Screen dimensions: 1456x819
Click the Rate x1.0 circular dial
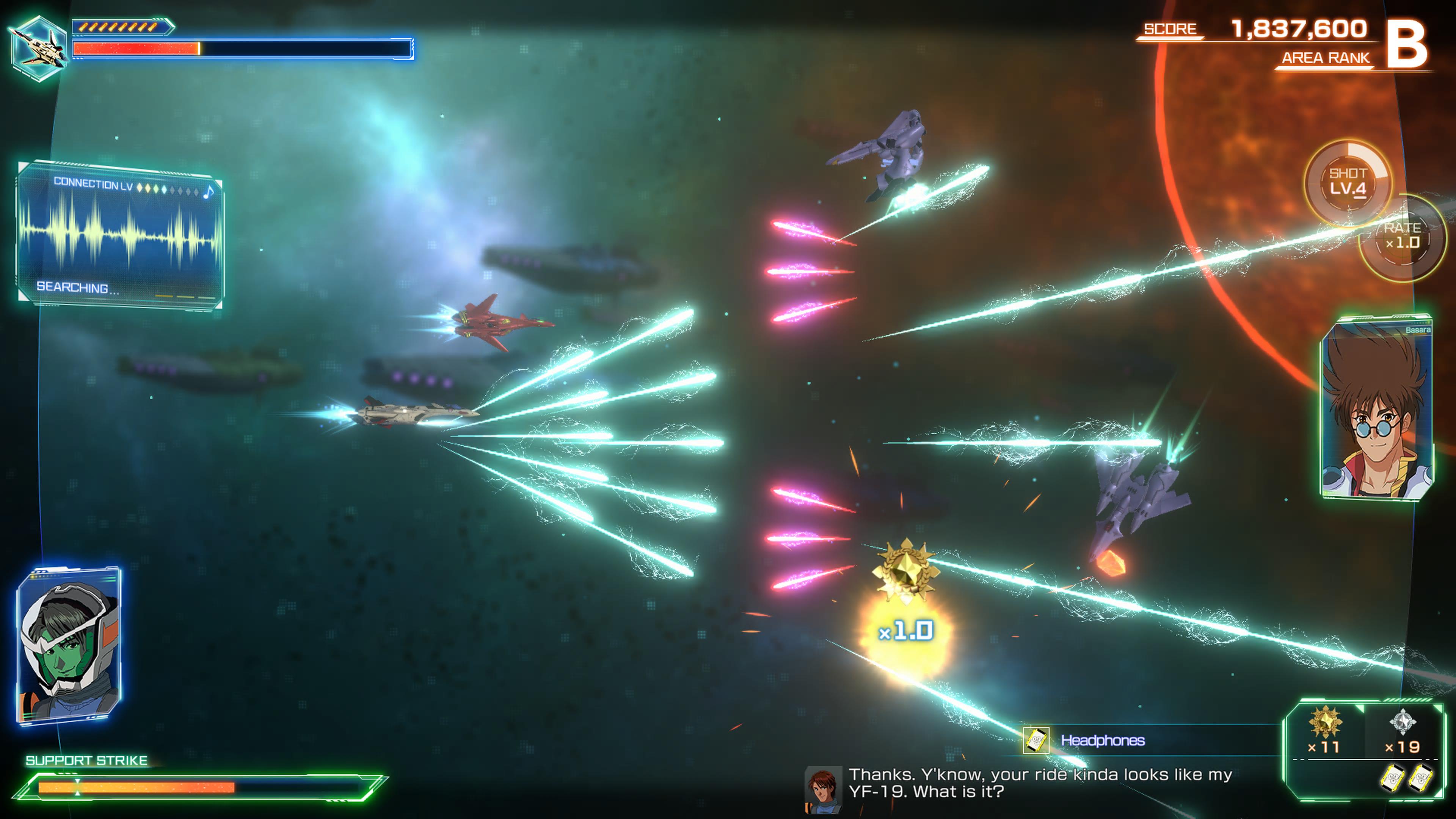[x=1402, y=237]
